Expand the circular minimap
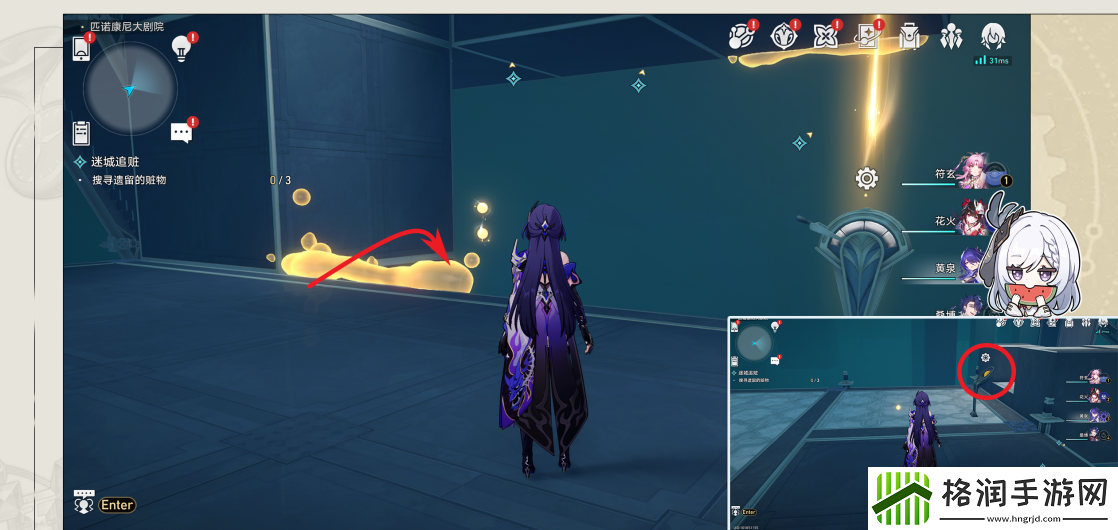The image size is (1118, 530). (130, 90)
